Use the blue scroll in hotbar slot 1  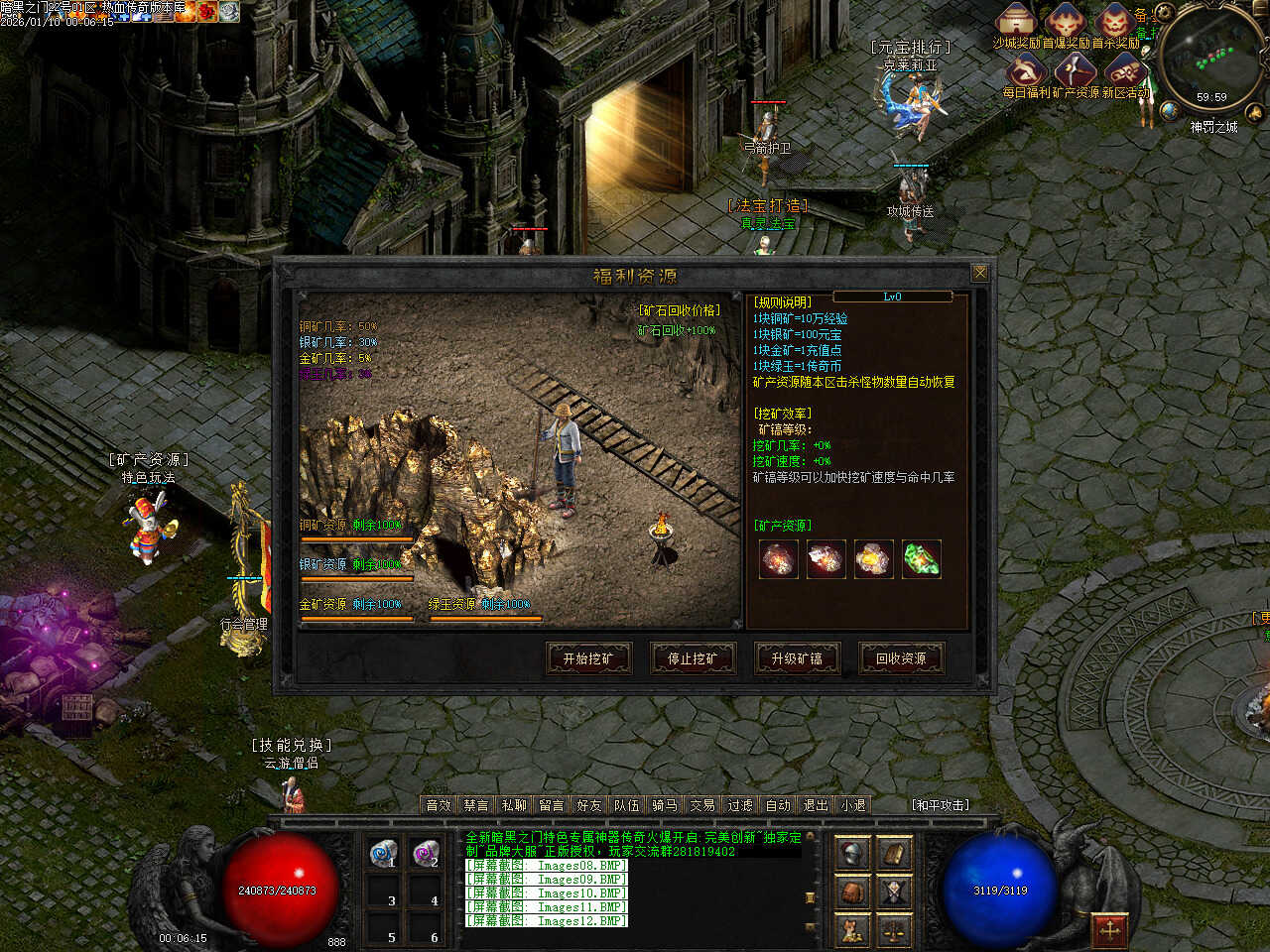pos(384,853)
